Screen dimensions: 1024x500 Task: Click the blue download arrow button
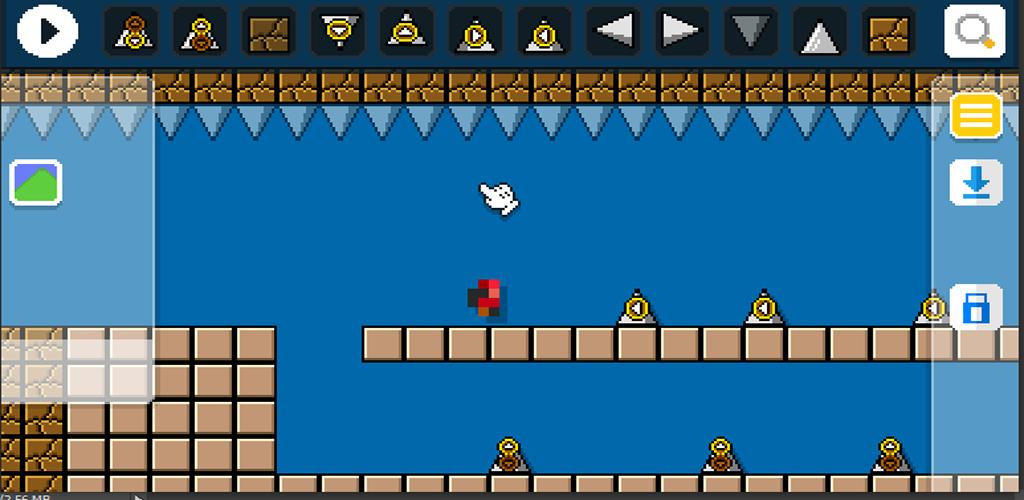point(975,183)
